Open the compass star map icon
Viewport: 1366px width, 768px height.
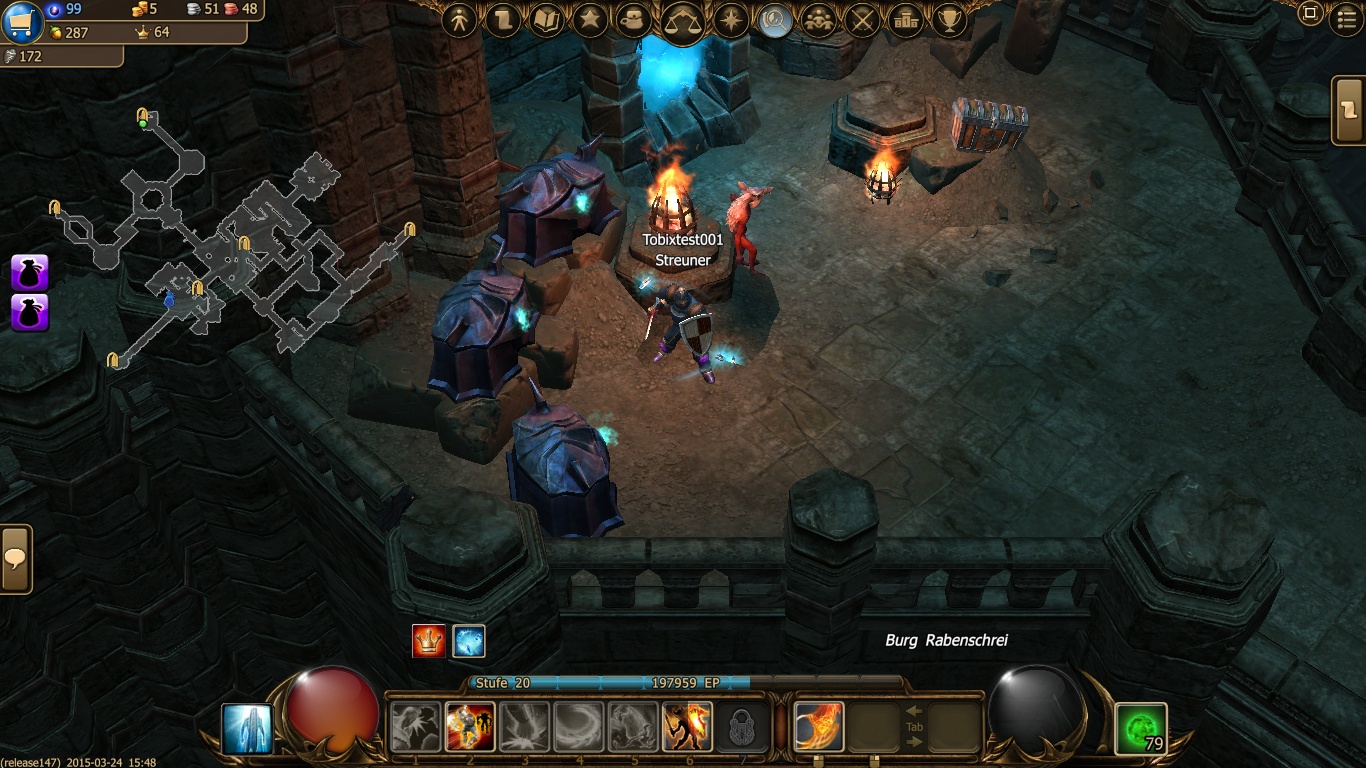click(x=731, y=20)
